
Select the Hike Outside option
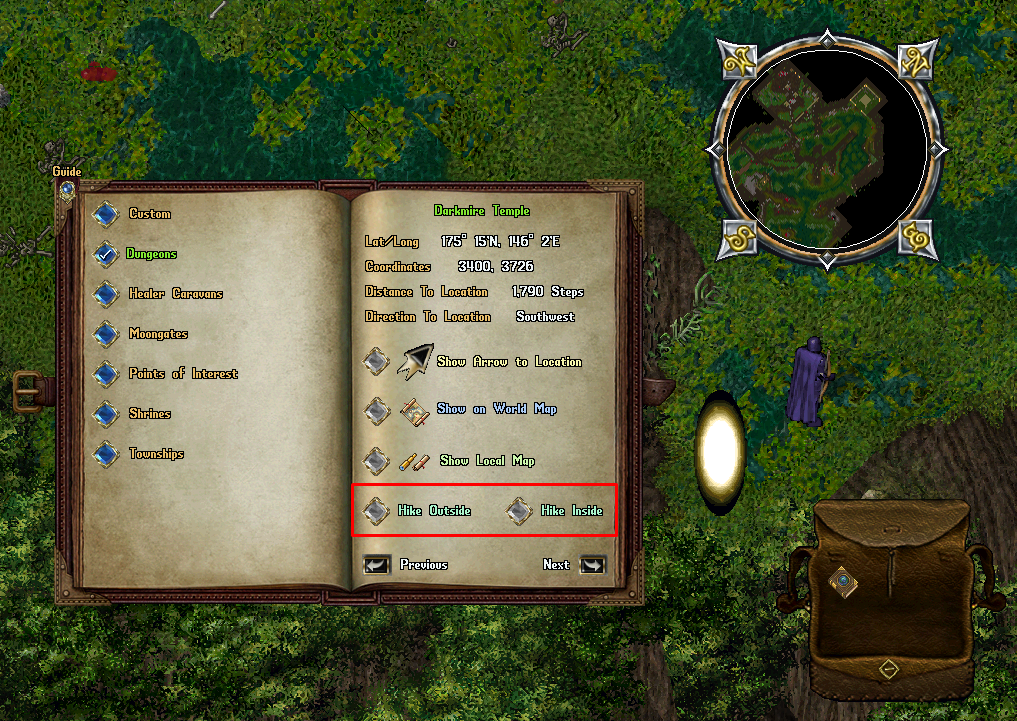click(376, 511)
